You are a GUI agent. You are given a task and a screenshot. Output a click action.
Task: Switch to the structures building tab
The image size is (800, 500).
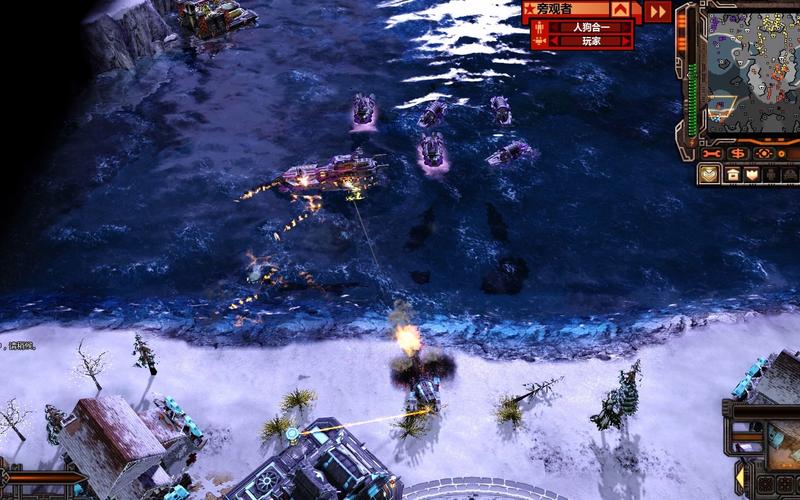pyautogui.click(x=731, y=174)
